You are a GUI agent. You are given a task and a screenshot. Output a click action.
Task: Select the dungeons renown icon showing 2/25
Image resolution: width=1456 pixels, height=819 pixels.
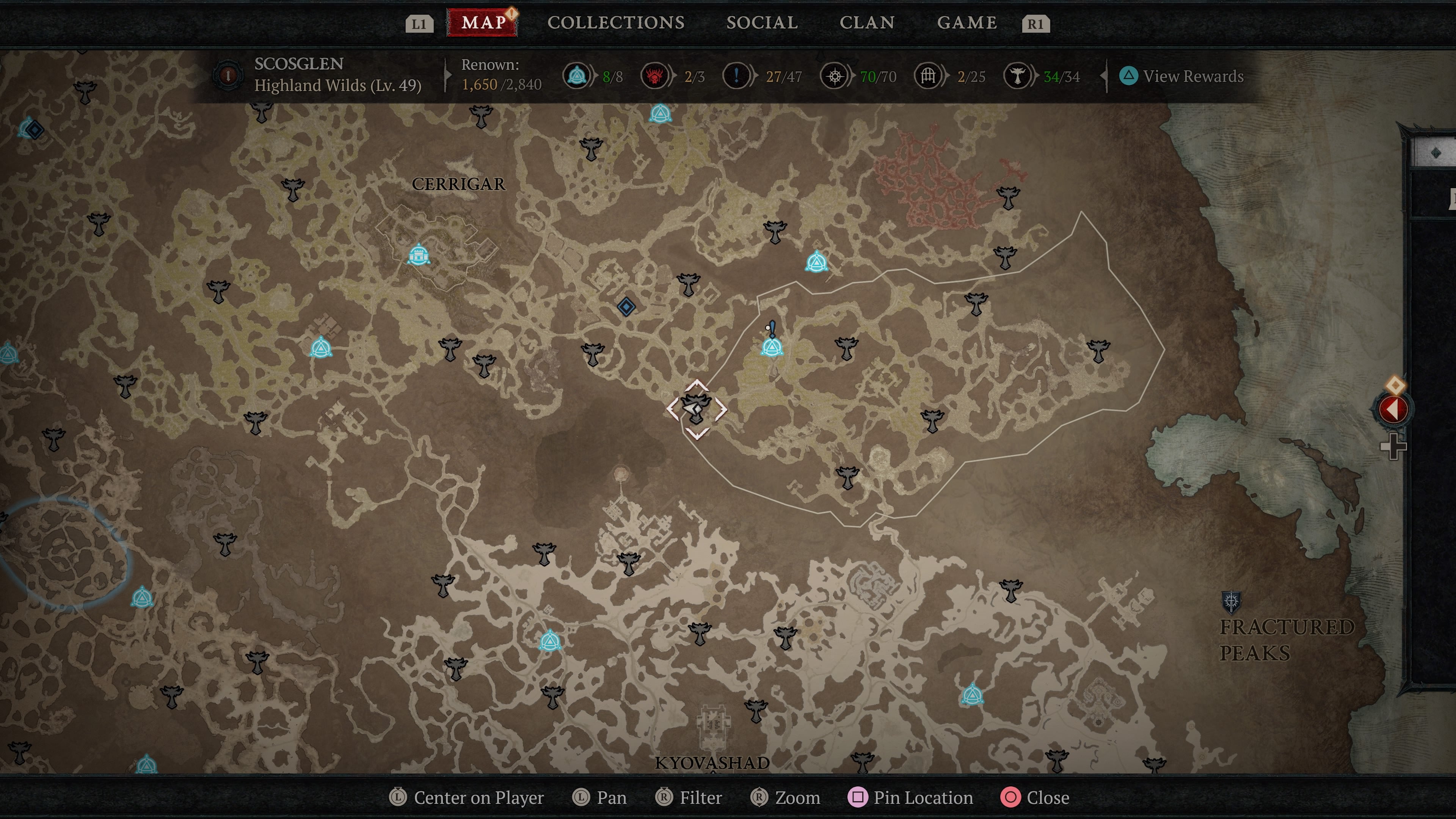(927, 76)
